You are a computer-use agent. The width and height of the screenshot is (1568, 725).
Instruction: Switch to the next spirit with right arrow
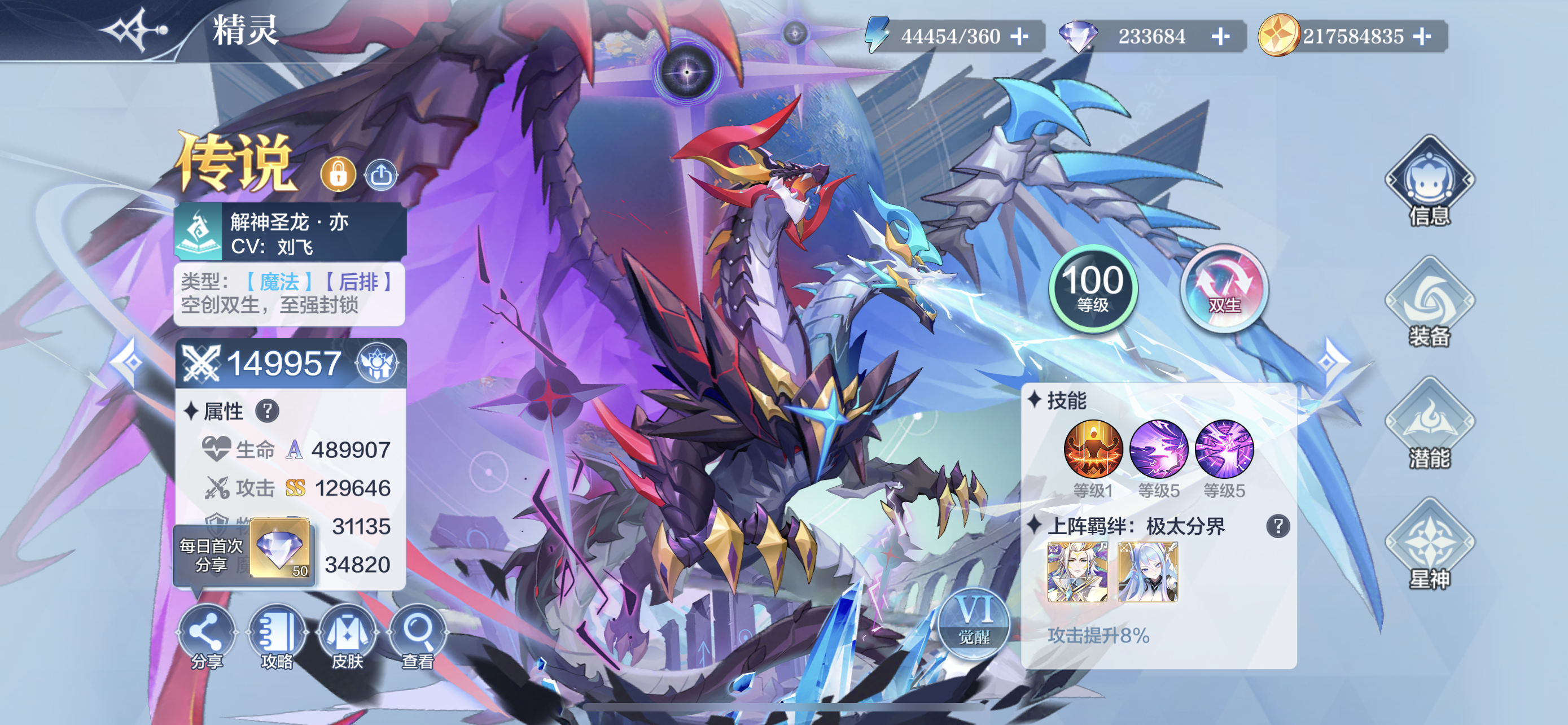pyautogui.click(x=1330, y=362)
